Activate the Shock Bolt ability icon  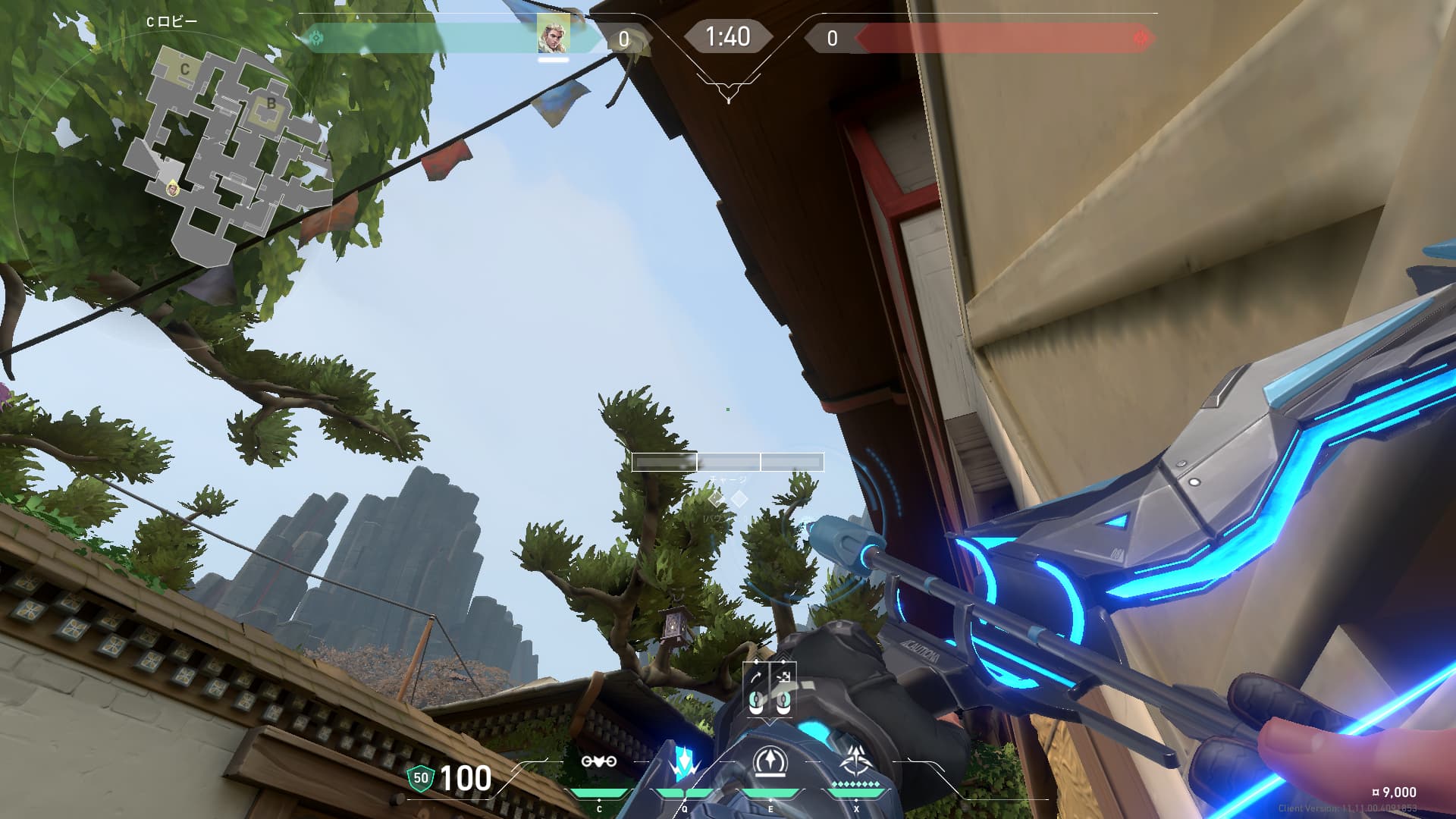click(x=684, y=762)
